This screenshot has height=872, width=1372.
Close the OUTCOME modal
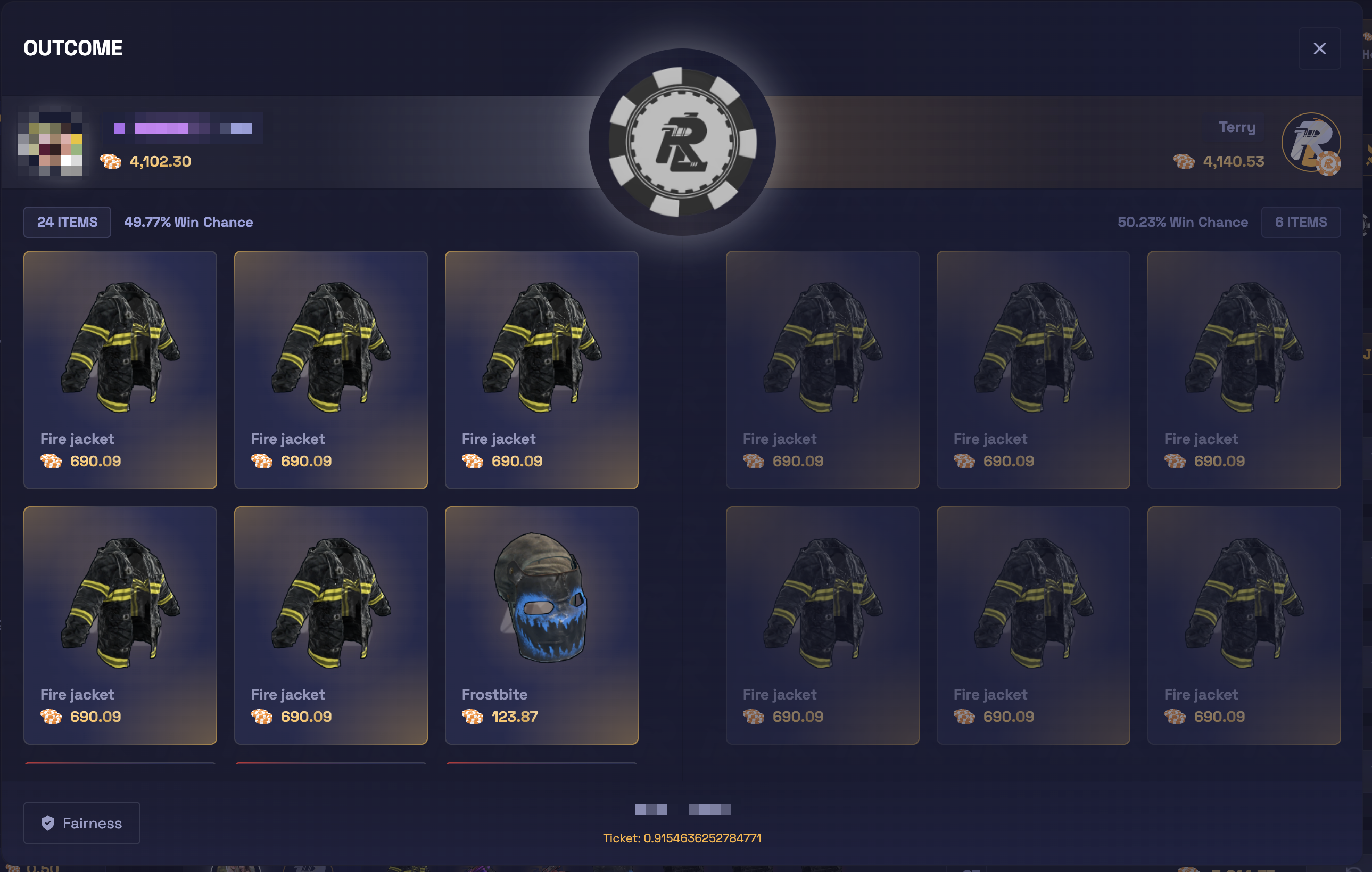pyautogui.click(x=1320, y=48)
